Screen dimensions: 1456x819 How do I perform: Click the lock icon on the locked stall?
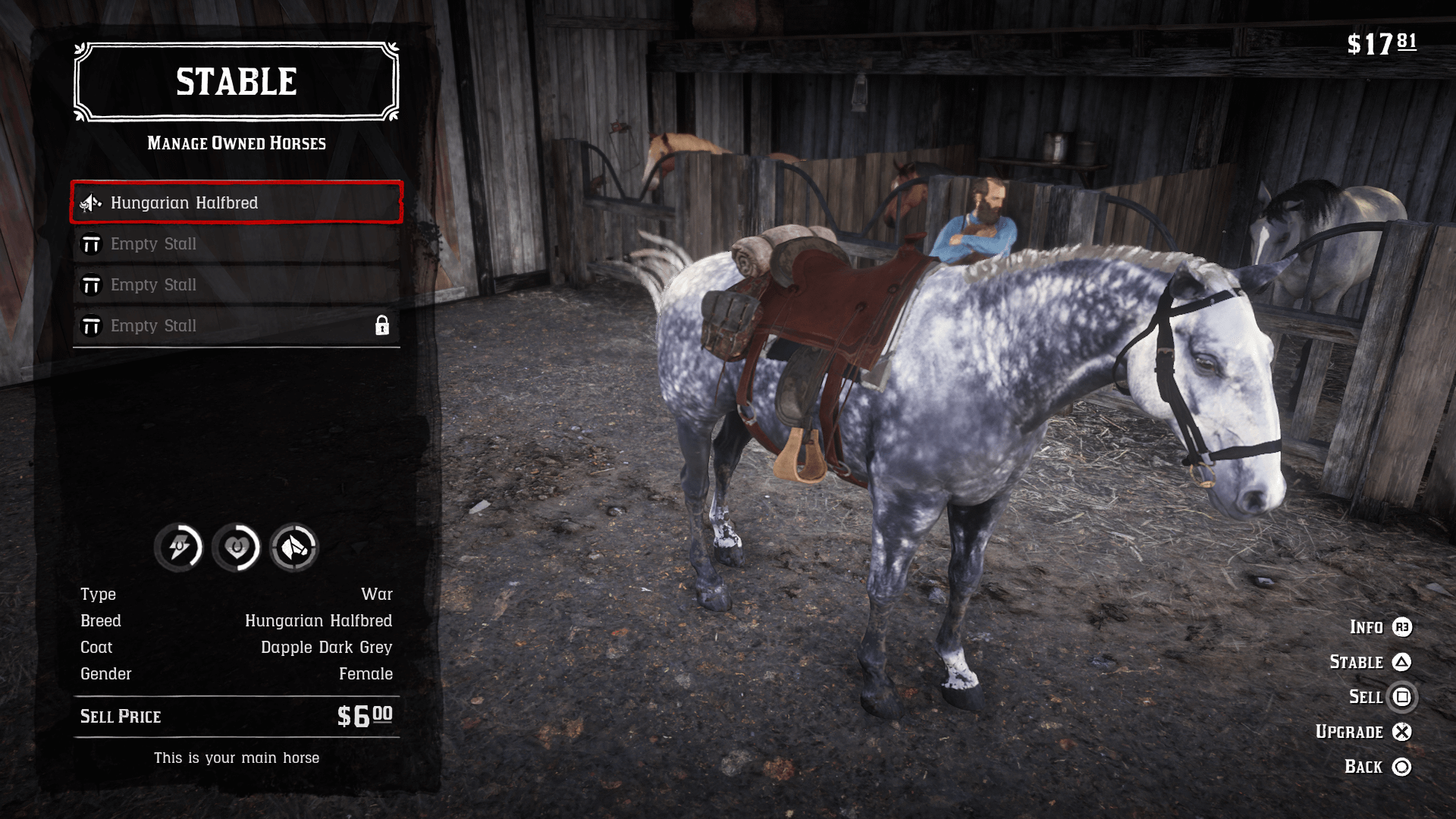(x=384, y=325)
